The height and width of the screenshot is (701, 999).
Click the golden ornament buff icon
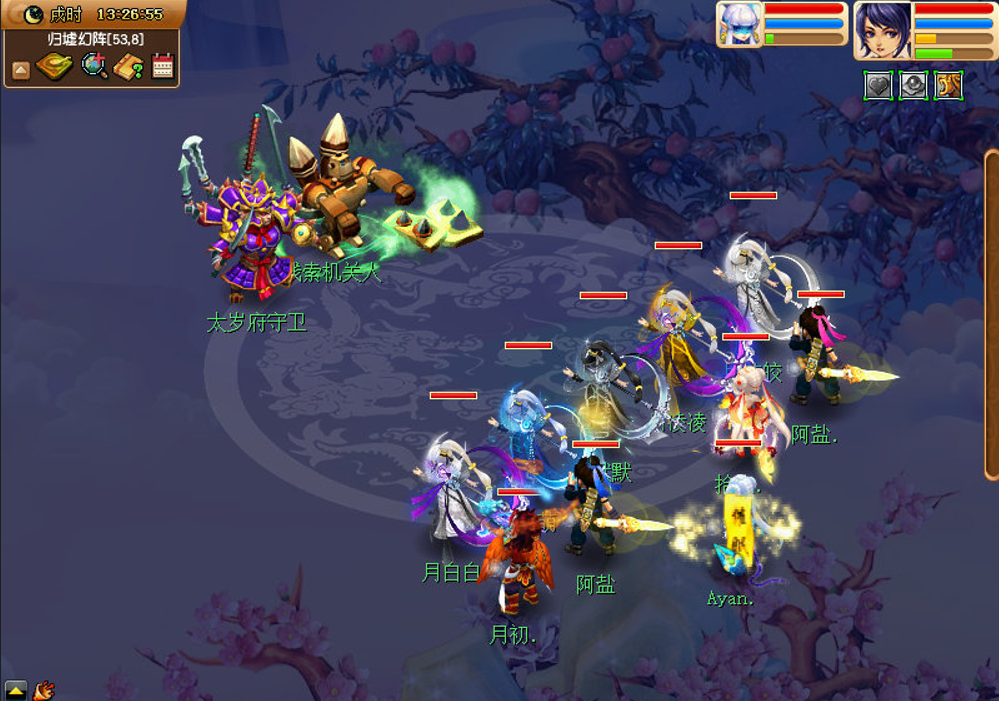coord(948,86)
